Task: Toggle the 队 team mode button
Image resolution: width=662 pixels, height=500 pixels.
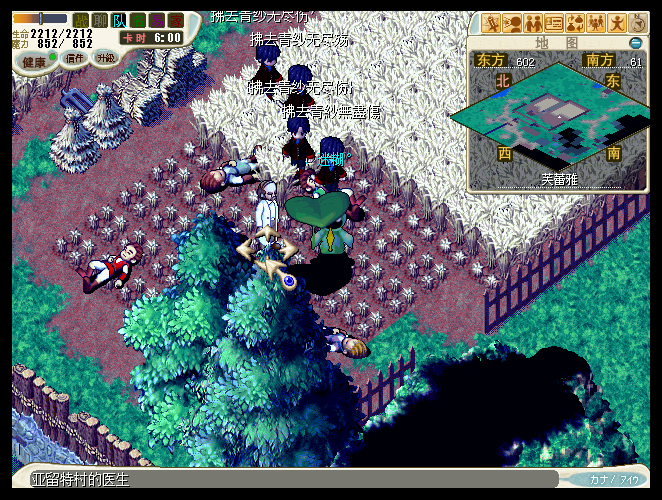Action: coord(119,19)
